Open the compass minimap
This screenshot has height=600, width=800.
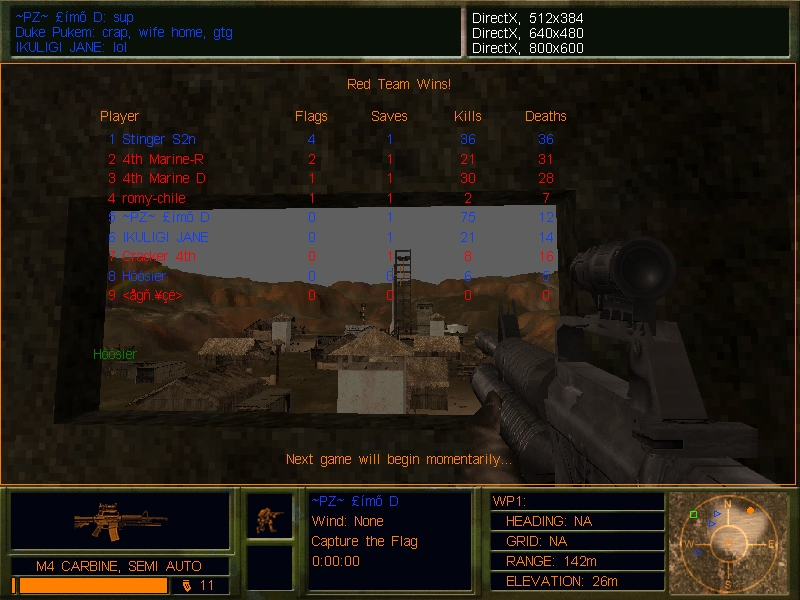pyautogui.click(x=727, y=540)
